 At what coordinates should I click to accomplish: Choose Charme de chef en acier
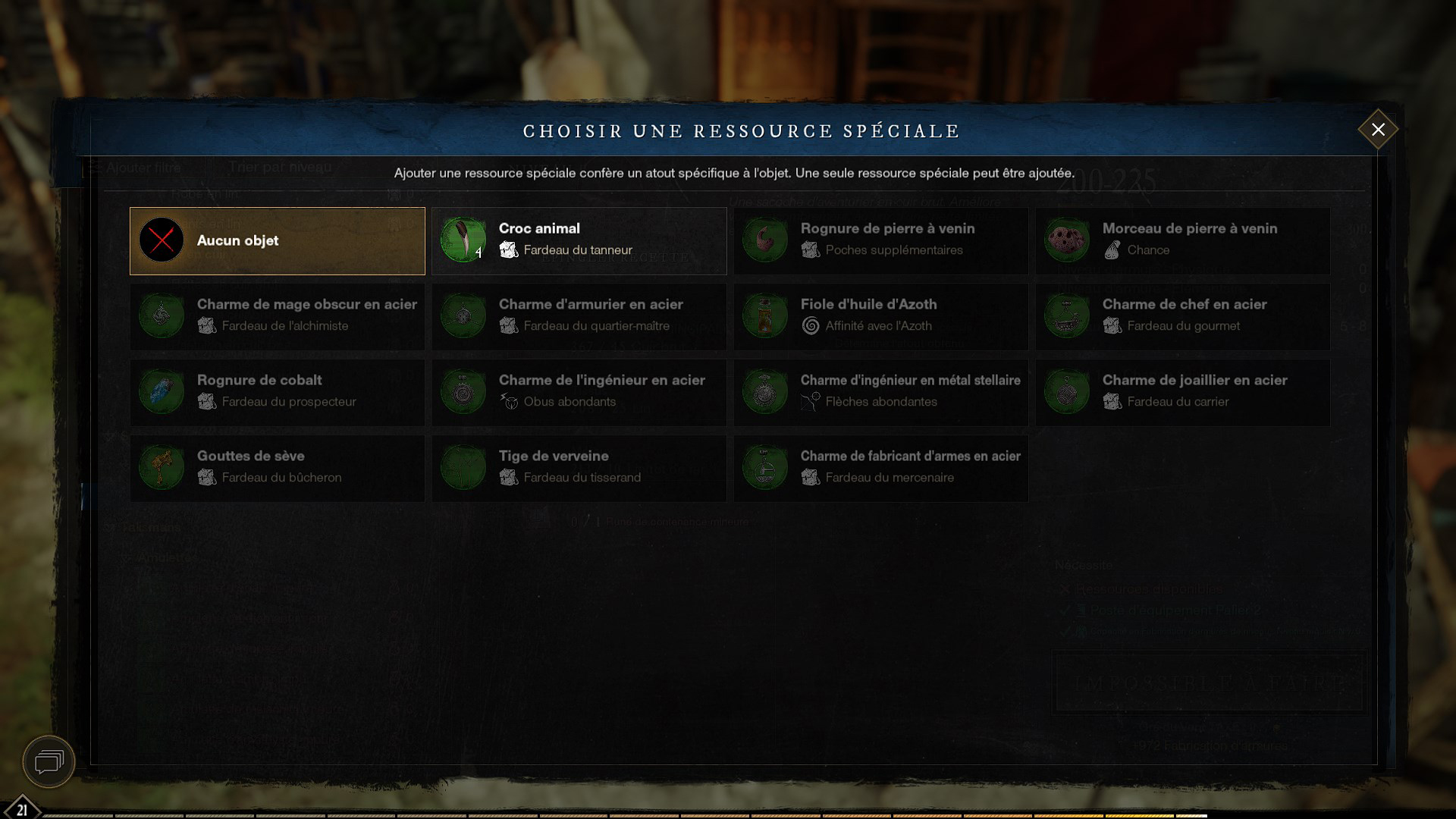1182,316
